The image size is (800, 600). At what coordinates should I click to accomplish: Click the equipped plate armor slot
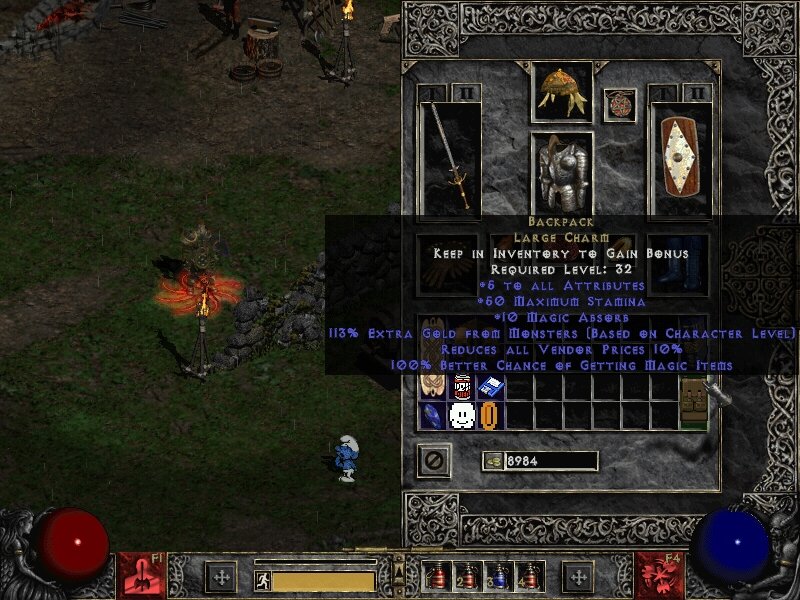pyautogui.click(x=561, y=172)
